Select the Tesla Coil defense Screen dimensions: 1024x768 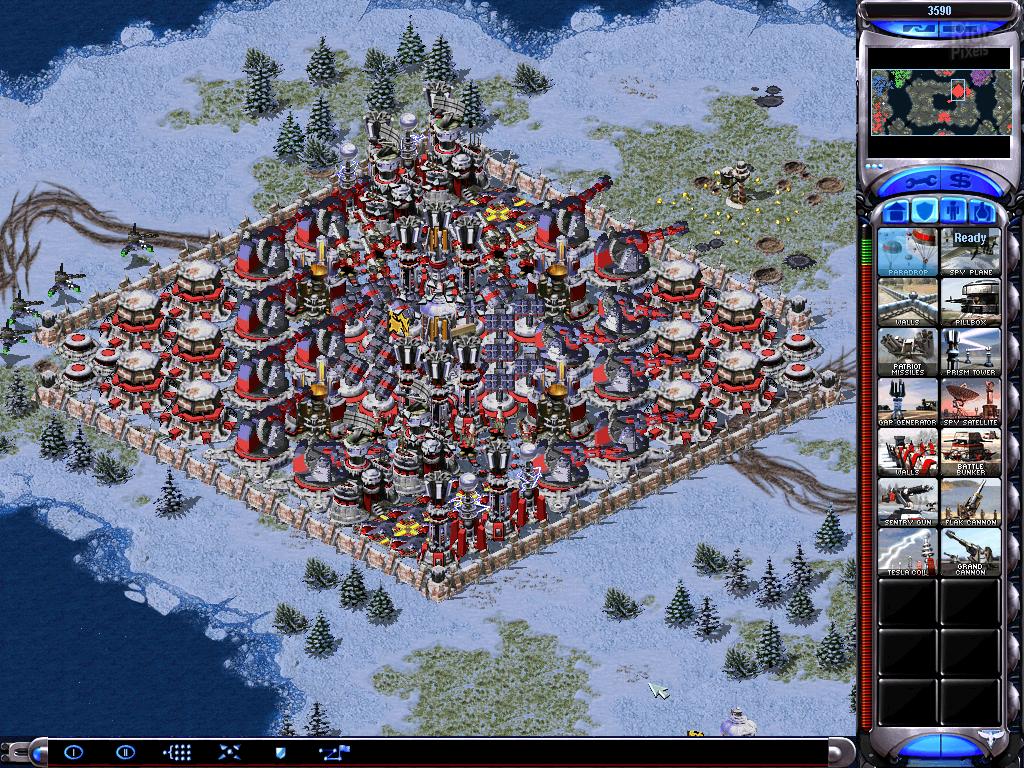tap(908, 551)
